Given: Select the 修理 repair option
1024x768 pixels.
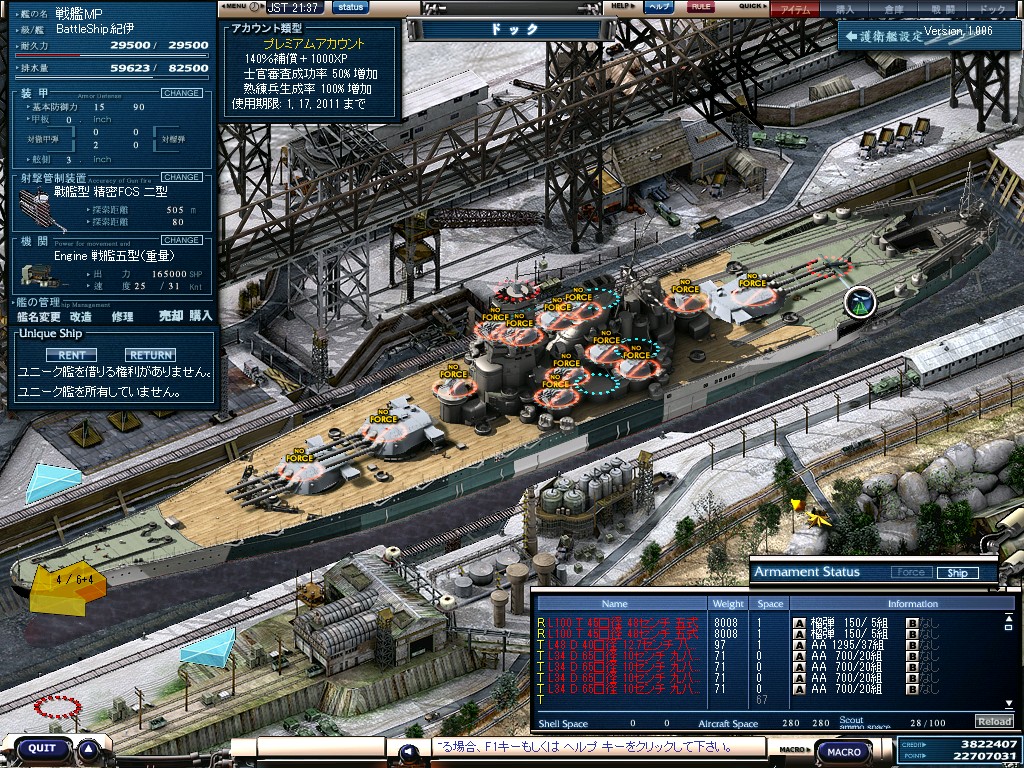Looking at the screenshot, I should coord(122,316).
